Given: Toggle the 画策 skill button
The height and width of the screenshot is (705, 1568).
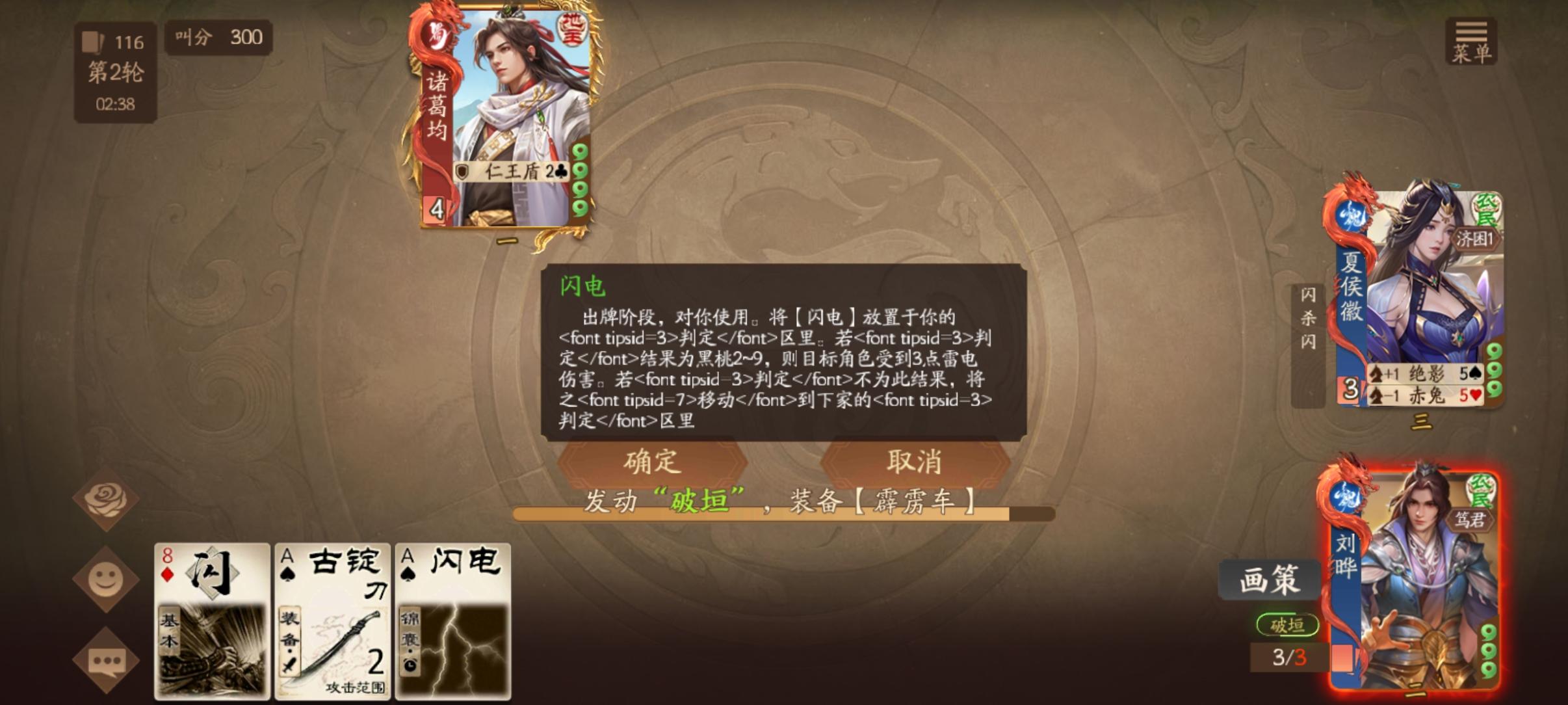Looking at the screenshot, I should (x=1270, y=580).
